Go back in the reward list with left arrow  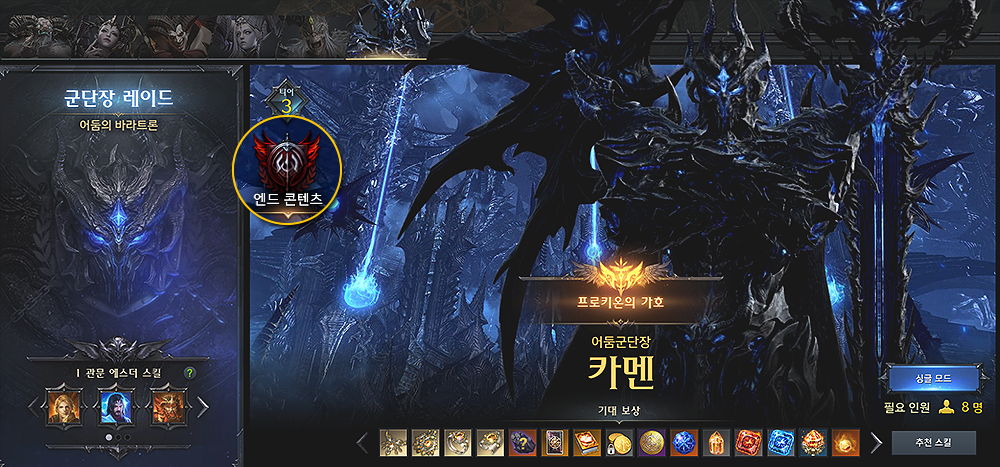(365, 442)
